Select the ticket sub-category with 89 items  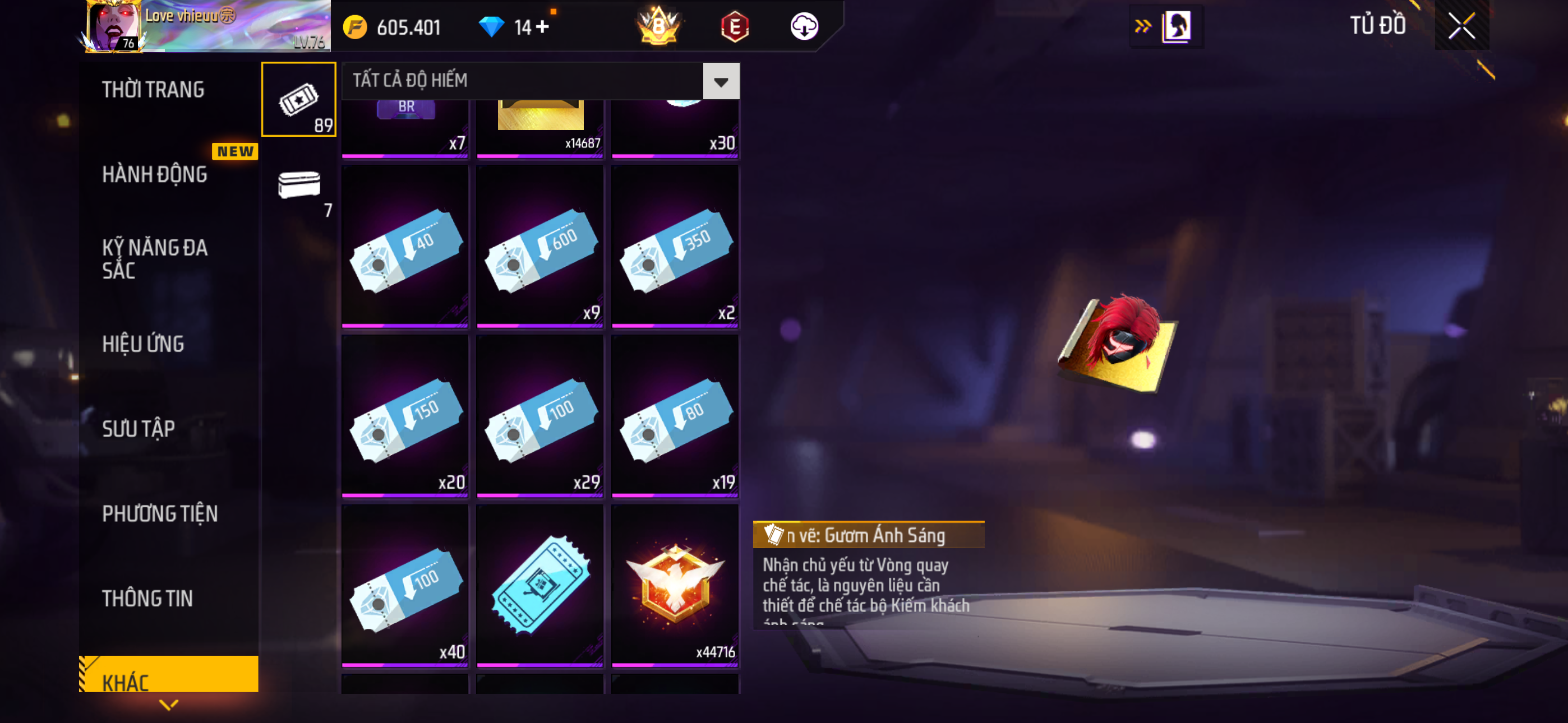pyautogui.click(x=298, y=99)
